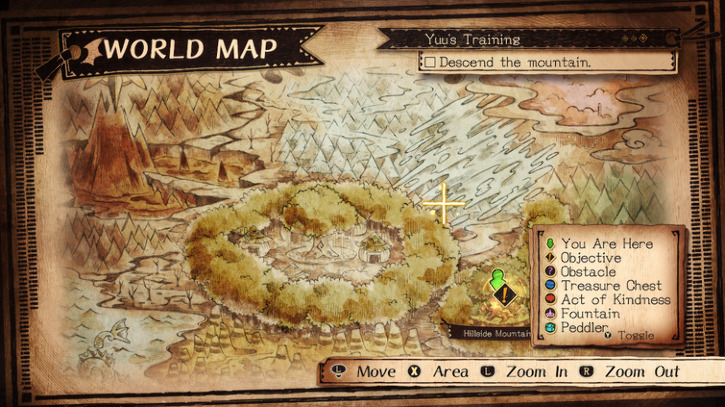Choose the Objective entry in the legend
This screenshot has width=725, height=407.
pos(590,258)
